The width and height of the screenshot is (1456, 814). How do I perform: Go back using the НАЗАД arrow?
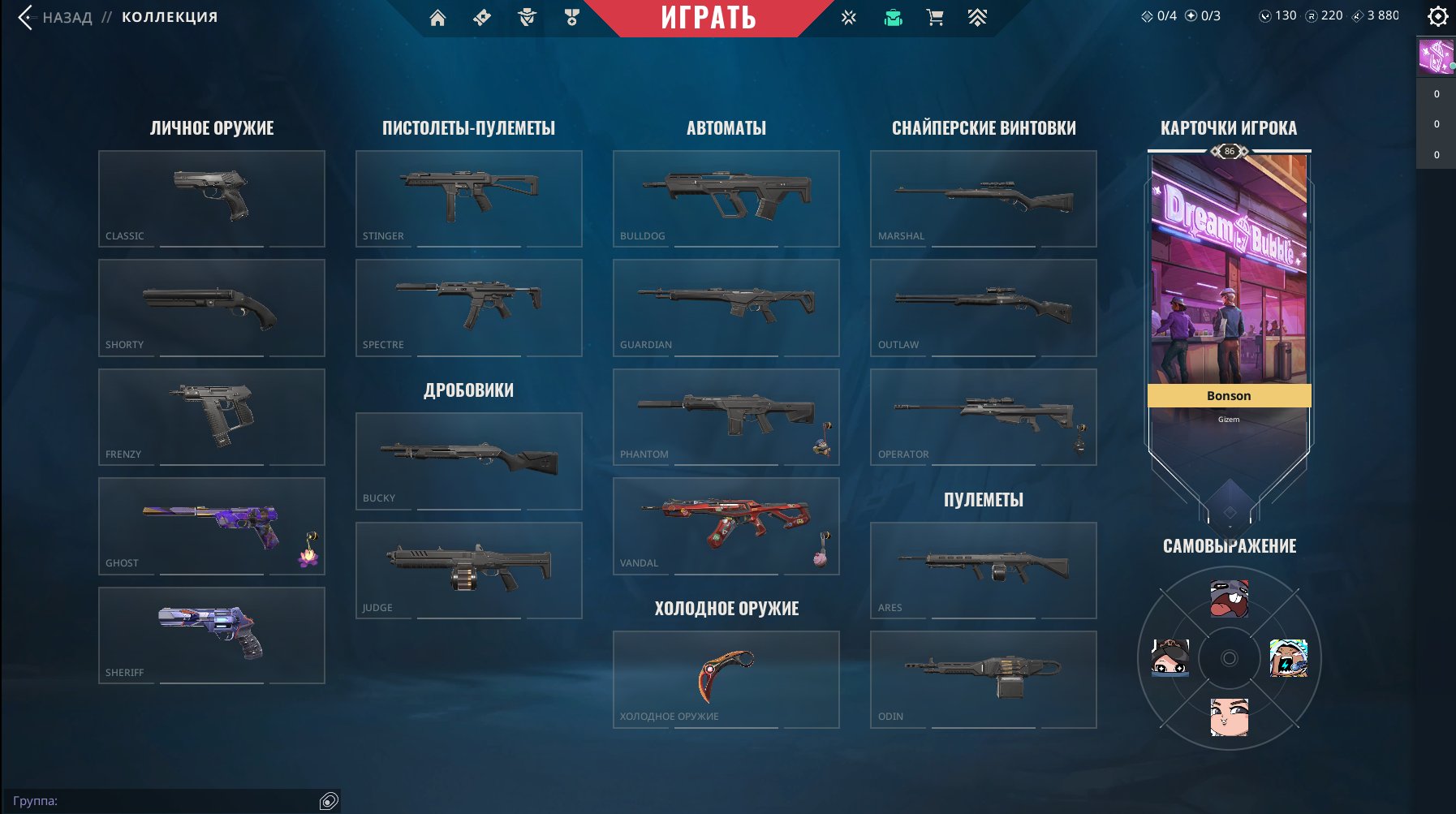[x=24, y=17]
